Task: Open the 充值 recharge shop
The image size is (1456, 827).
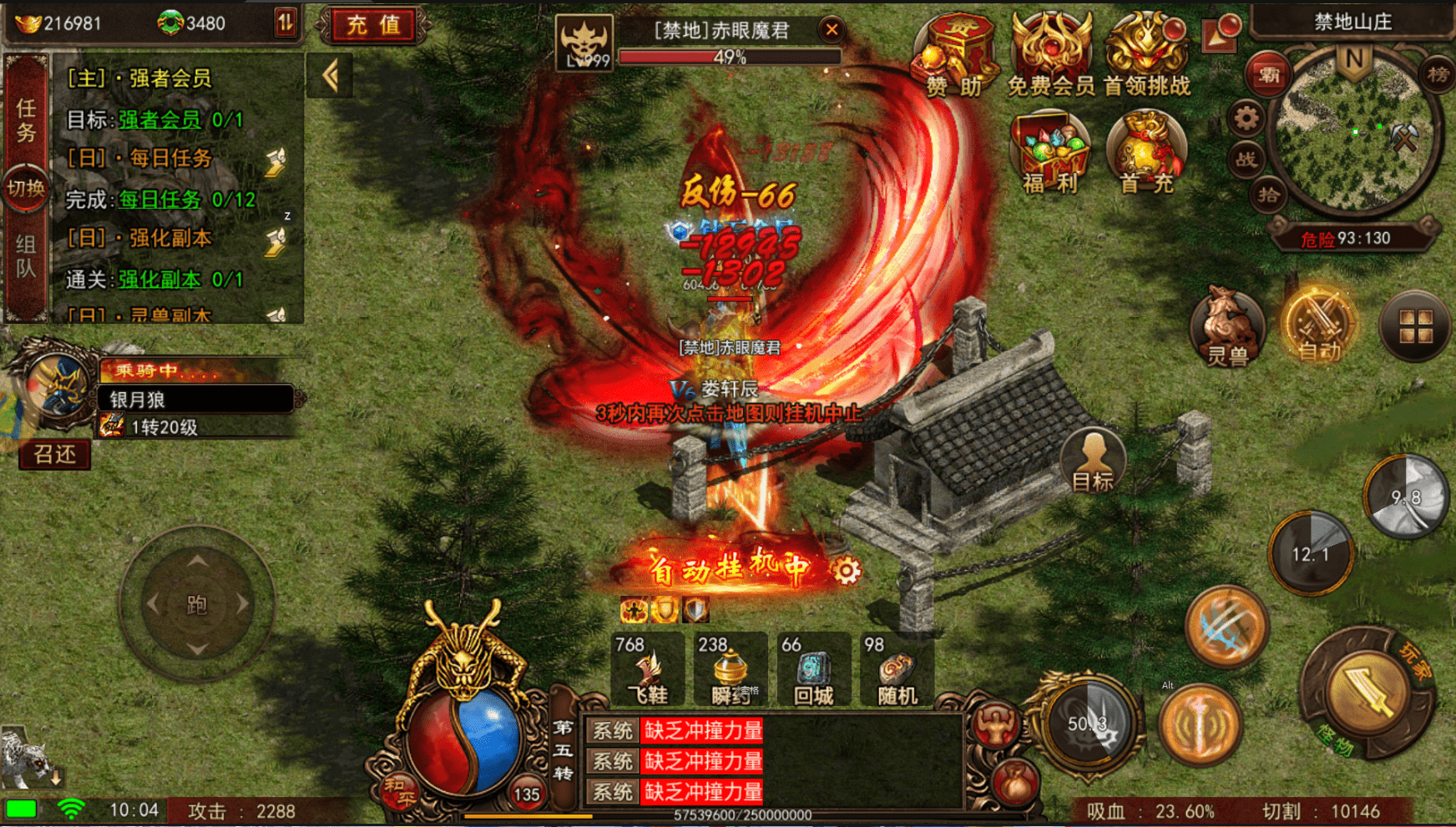Action: click(373, 25)
